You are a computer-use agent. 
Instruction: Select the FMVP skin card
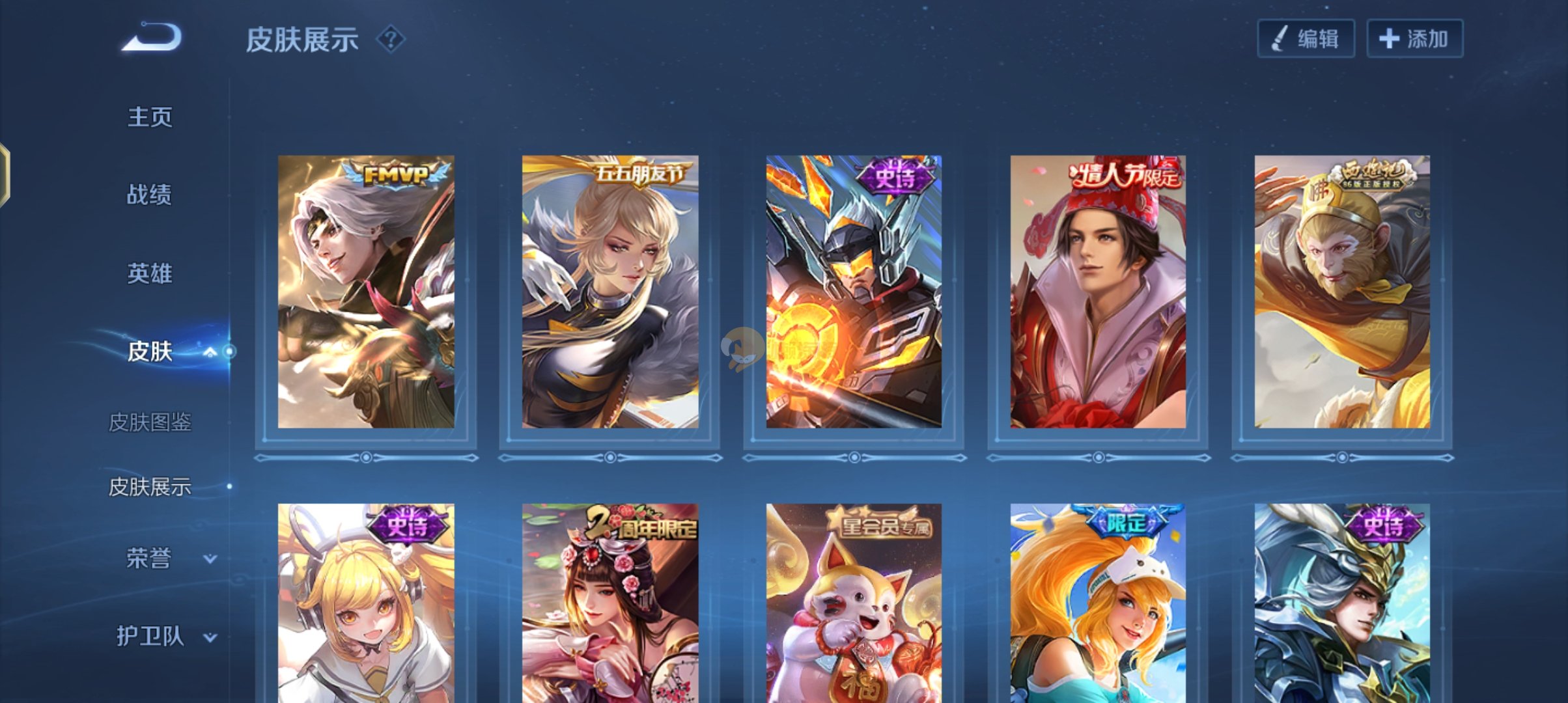366,292
